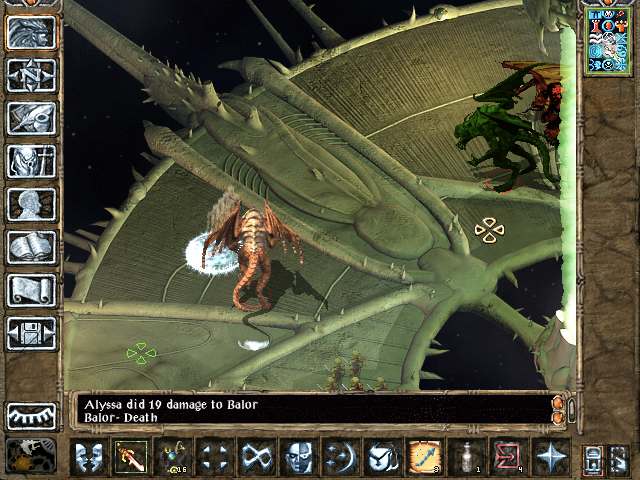Select the sling weapon slot showing 16 ammo

[x=172, y=457]
